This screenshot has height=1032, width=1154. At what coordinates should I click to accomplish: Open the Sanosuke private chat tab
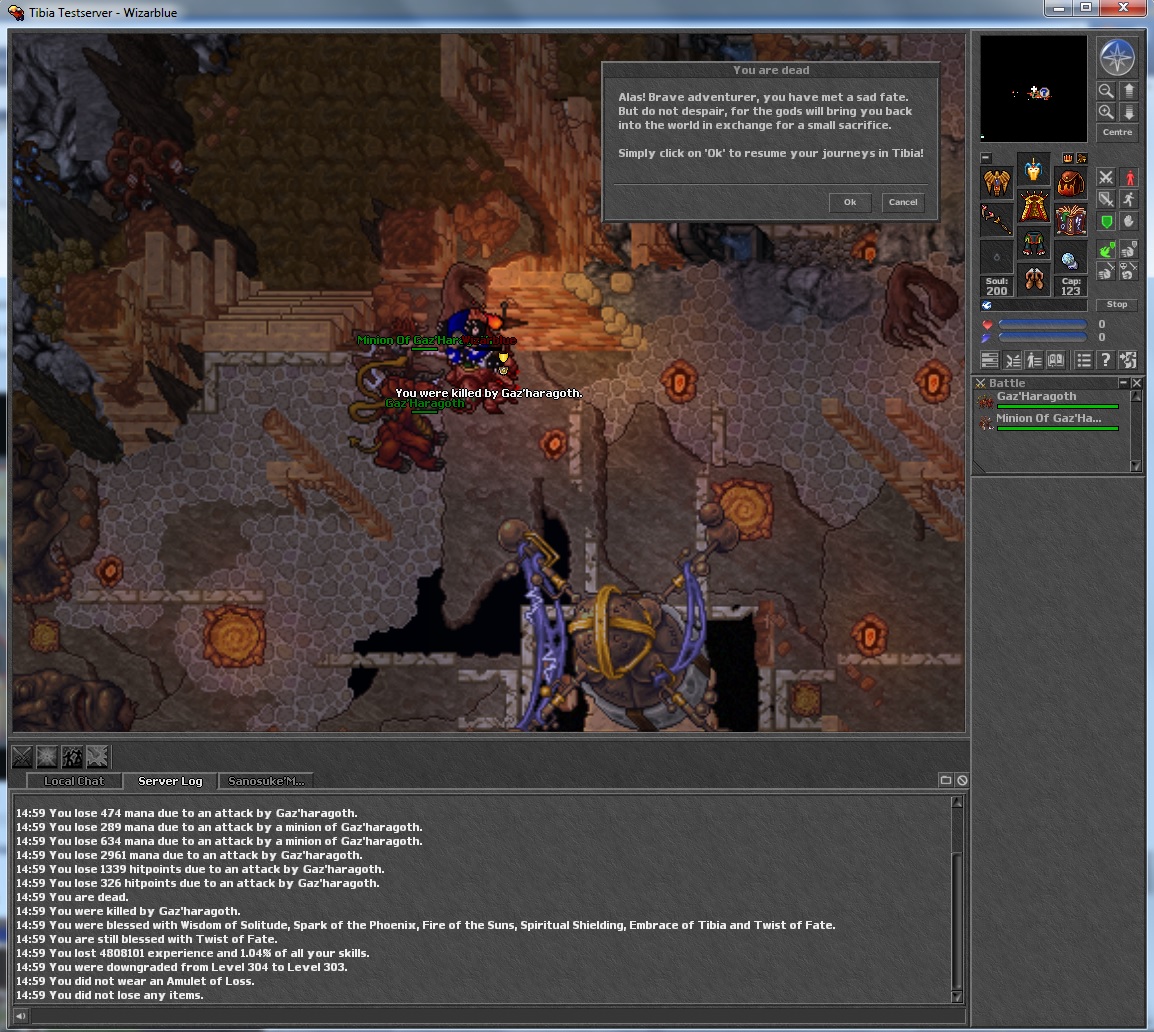265,781
